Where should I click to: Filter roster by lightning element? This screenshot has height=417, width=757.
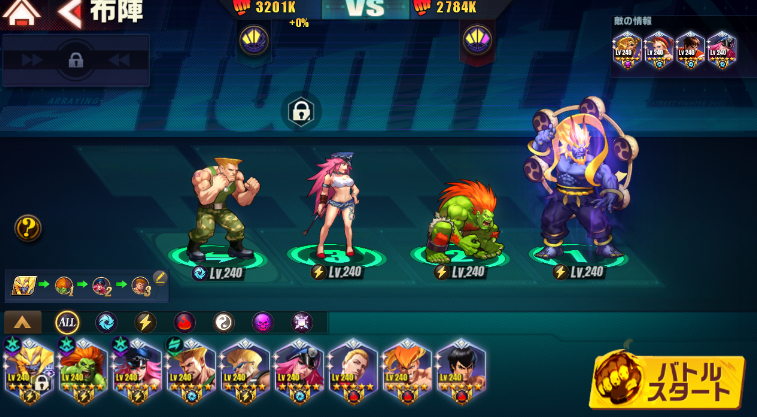[x=145, y=322]
